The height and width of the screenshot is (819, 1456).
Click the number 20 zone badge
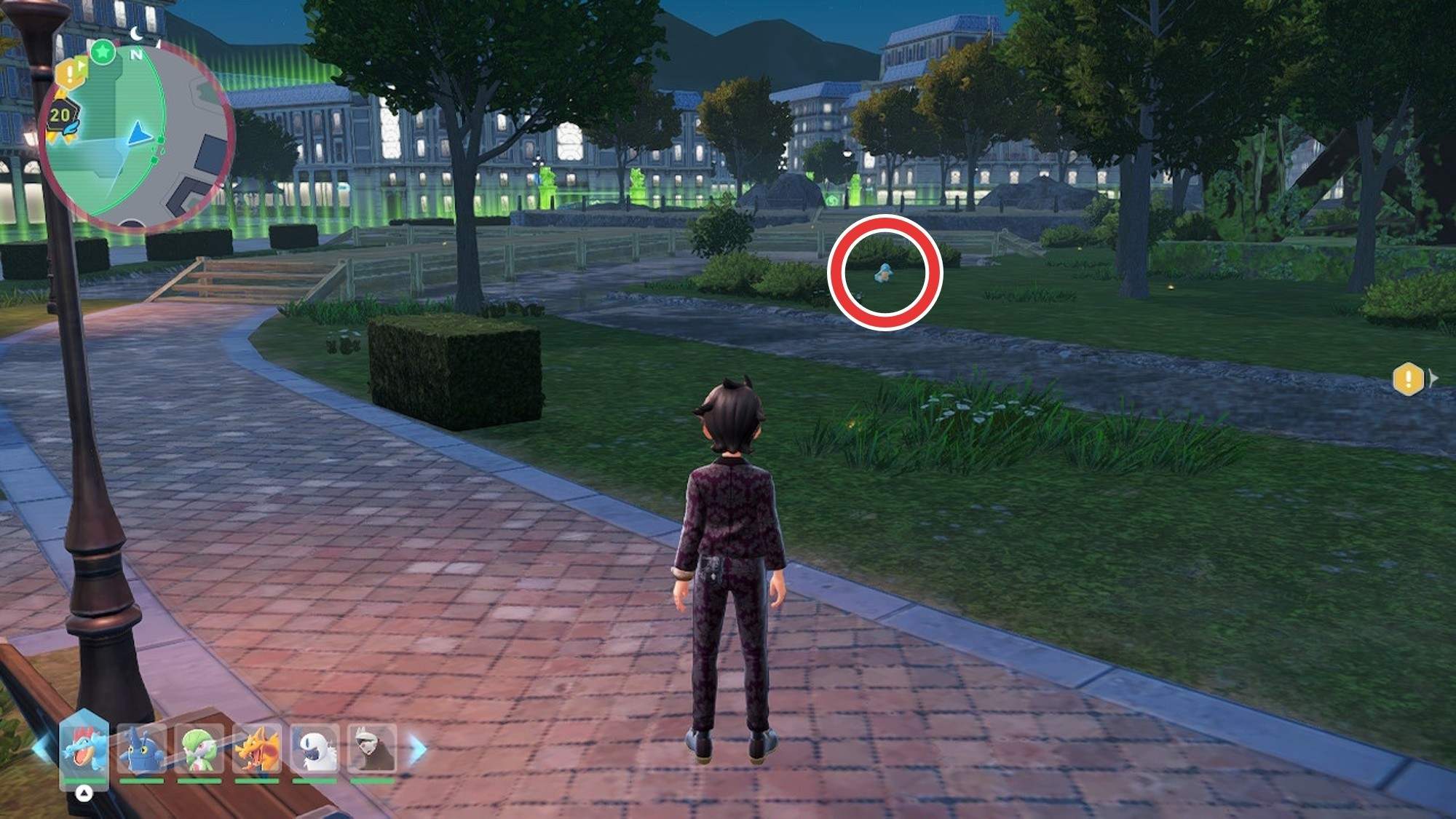(60, 115)
